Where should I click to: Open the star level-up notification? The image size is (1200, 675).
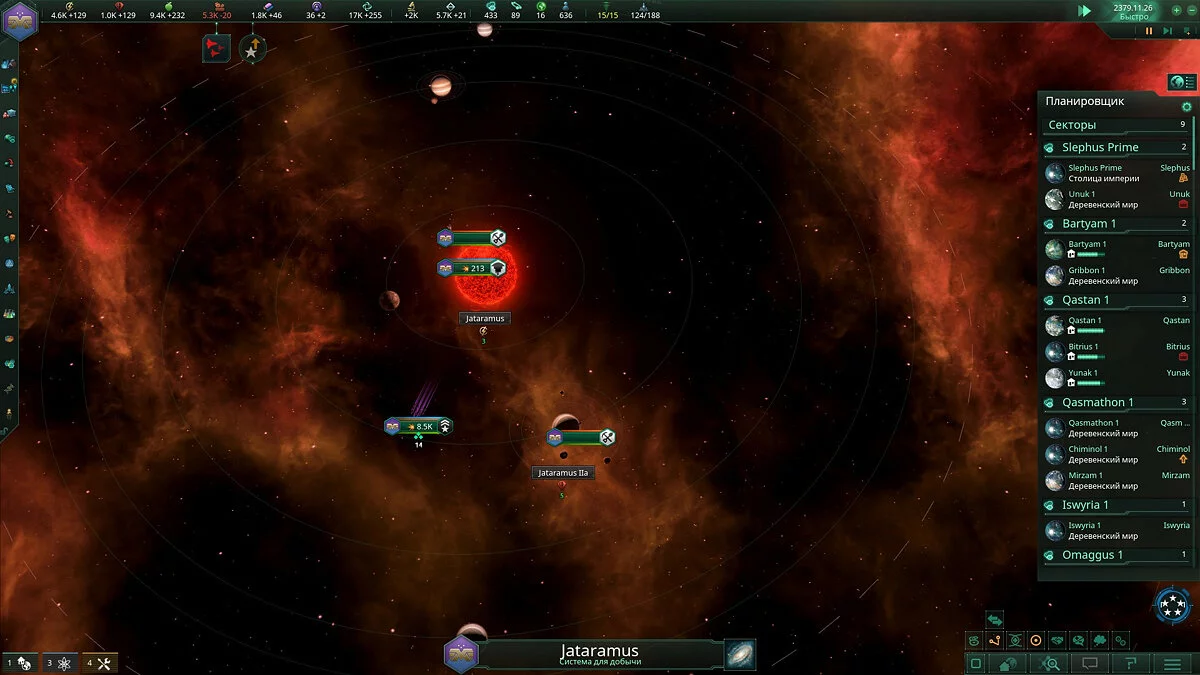coord(252,47)
